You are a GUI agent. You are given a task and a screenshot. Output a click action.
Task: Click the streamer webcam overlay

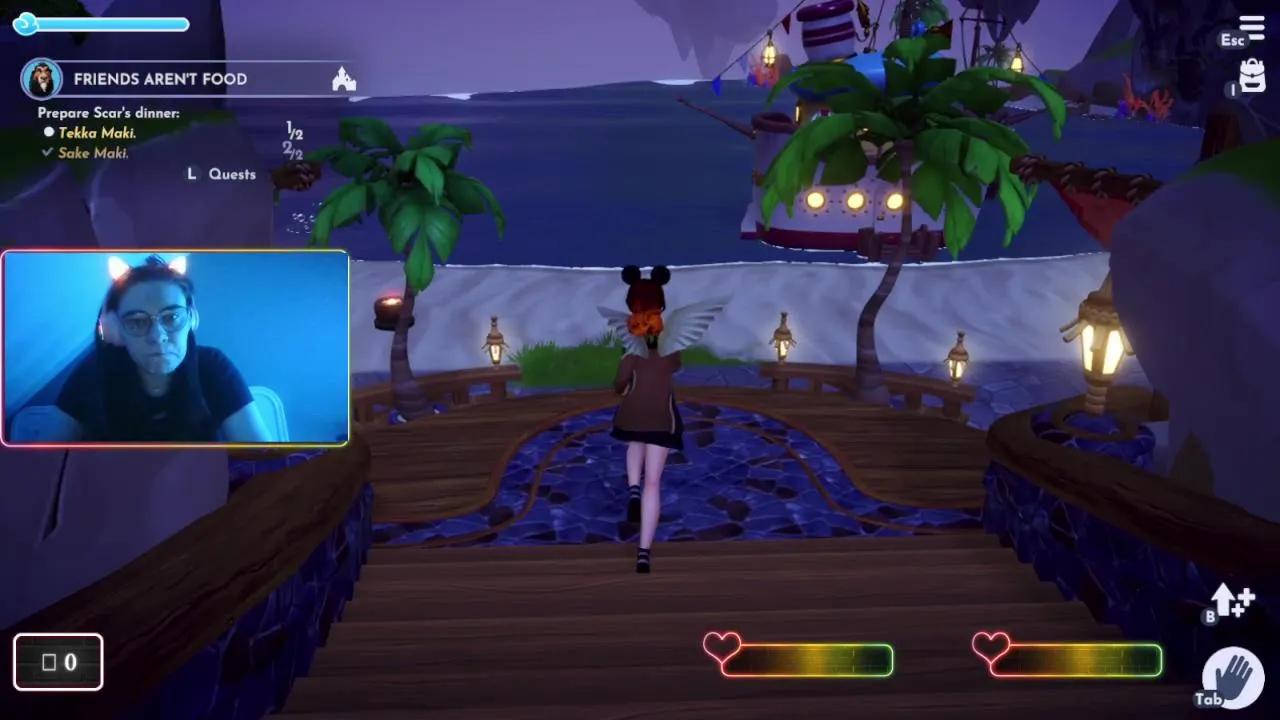point(175,347)
